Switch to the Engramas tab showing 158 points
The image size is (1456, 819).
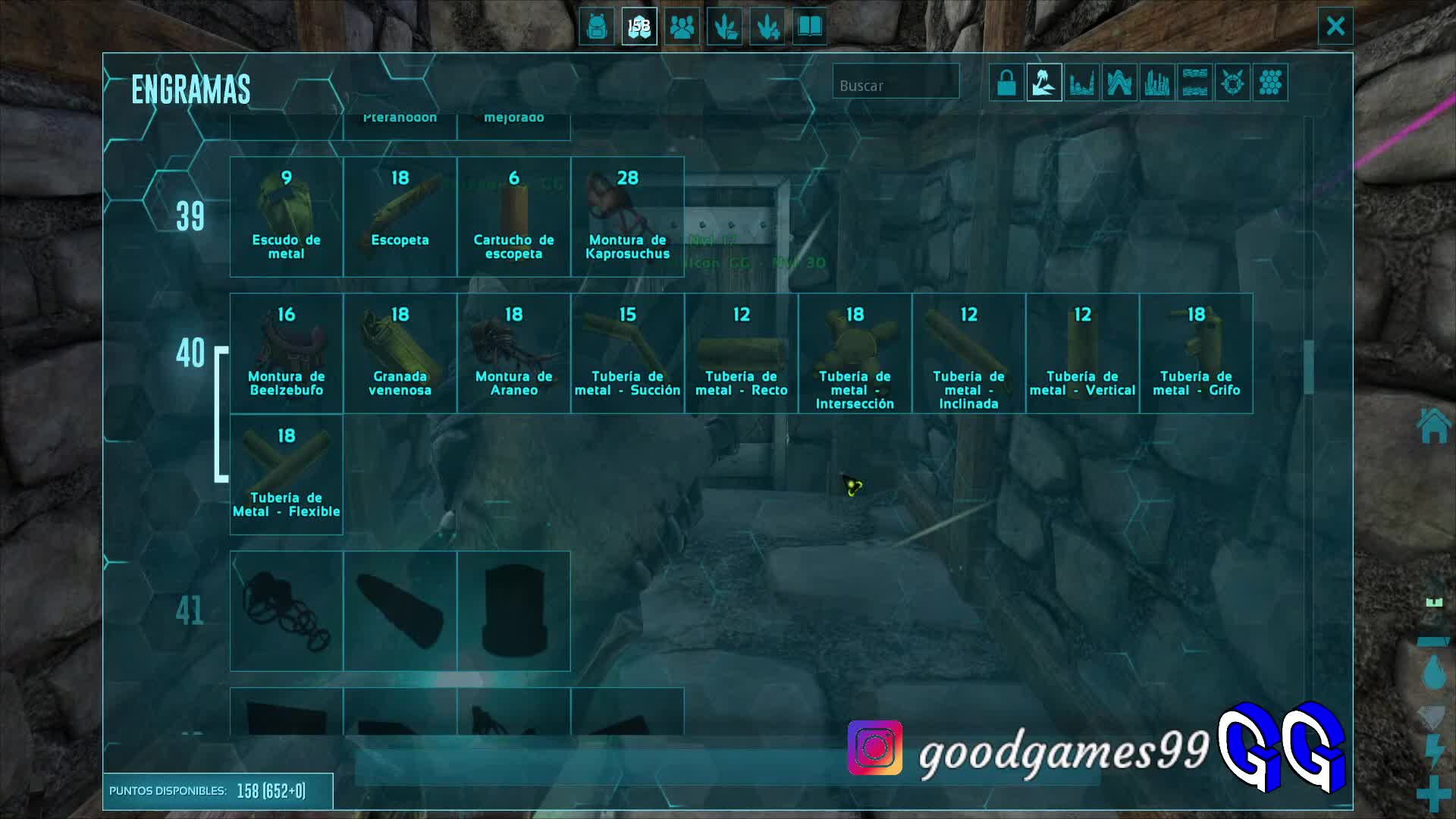tap(639, 27)
